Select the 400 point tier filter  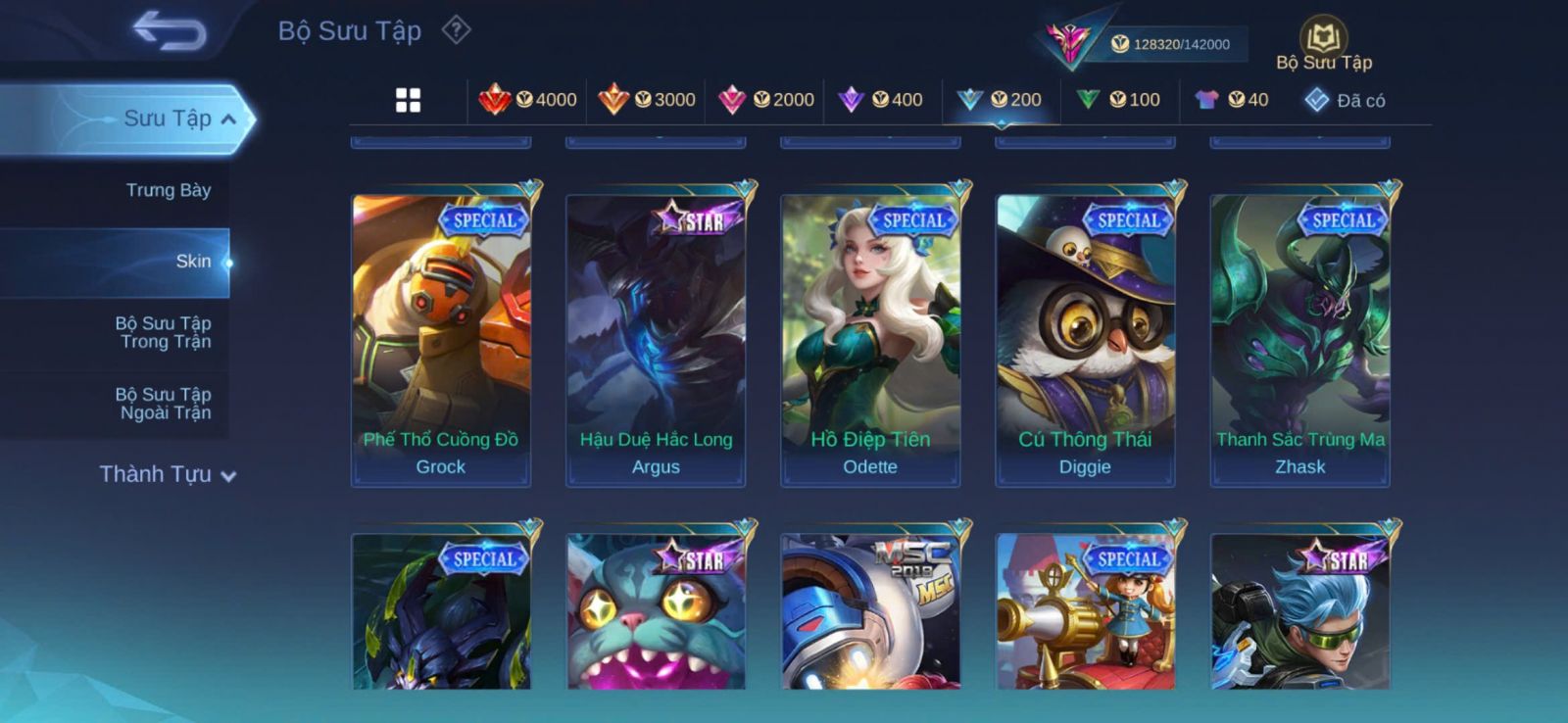click(x=881, y=100)
